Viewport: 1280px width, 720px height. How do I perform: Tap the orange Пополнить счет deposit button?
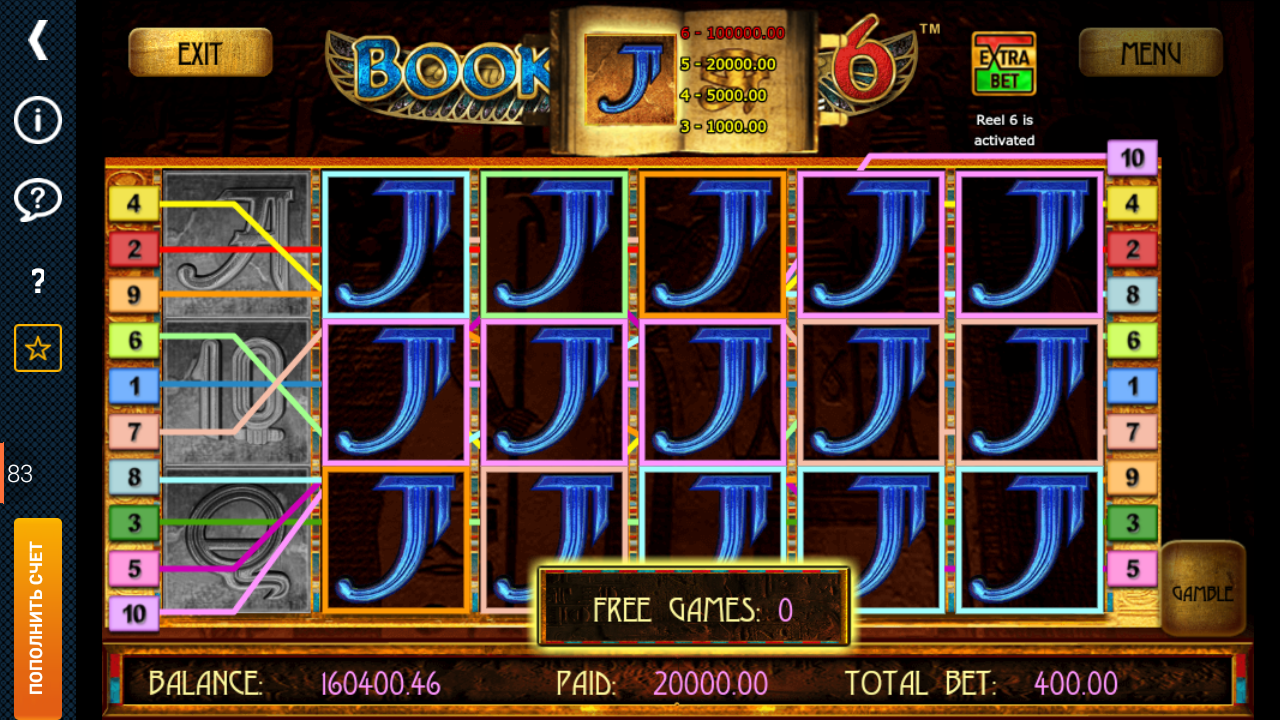pos(38,618)
